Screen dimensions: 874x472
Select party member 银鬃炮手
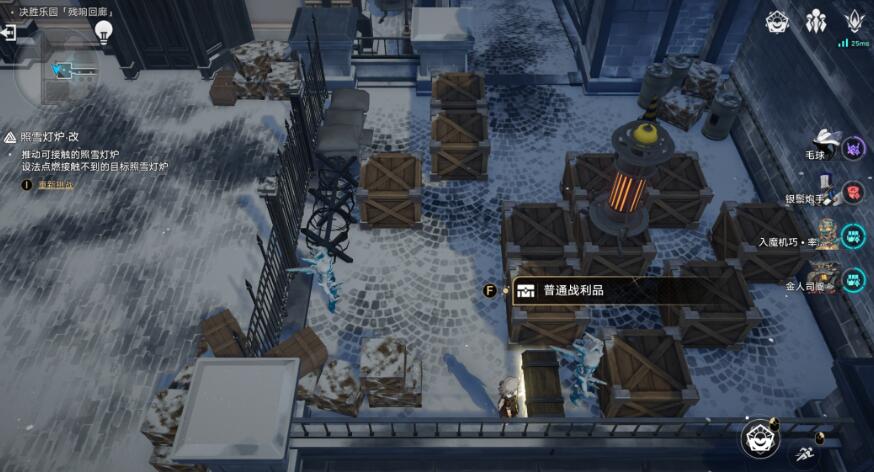pyautogui.click(x=853, y=191)
